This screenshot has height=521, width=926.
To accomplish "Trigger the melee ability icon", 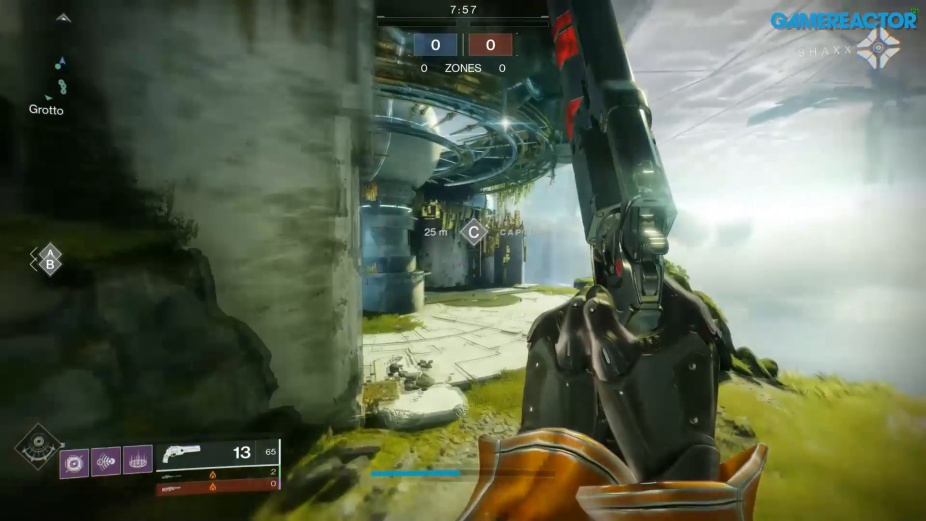I will pos(106,461).
